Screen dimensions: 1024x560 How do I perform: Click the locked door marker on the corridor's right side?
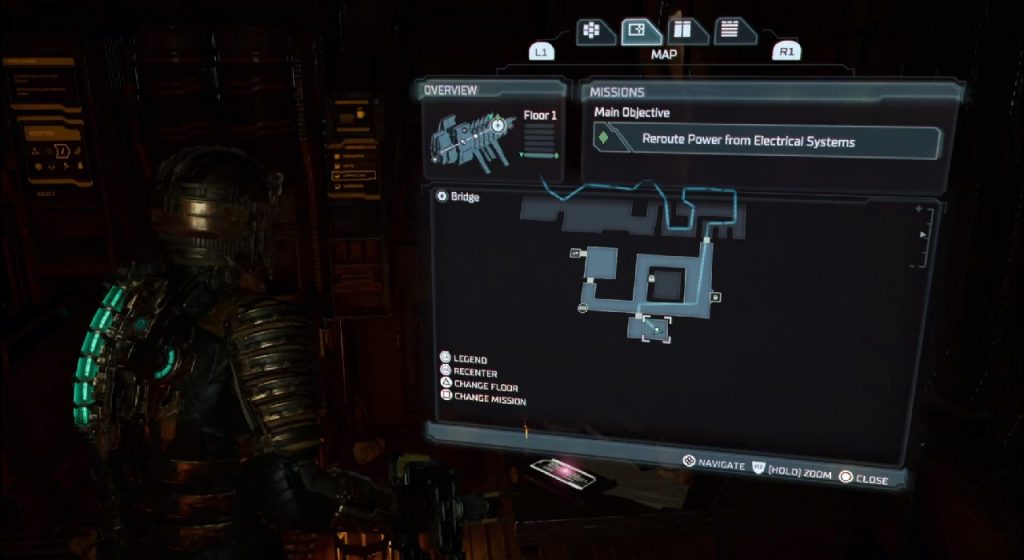(x=715, y=297)
